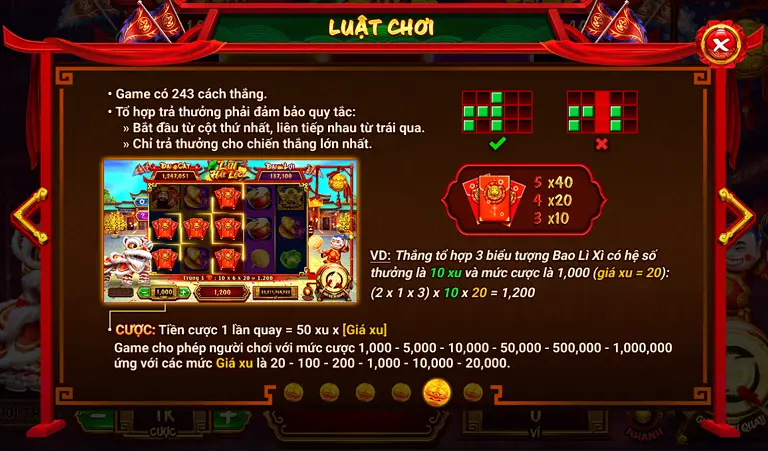Advance to the next rules page arrow

739,211
